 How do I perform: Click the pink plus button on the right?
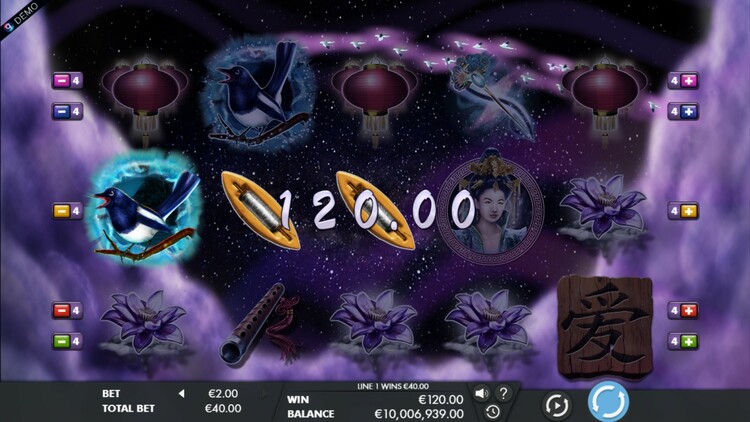[x=689, y=81]
